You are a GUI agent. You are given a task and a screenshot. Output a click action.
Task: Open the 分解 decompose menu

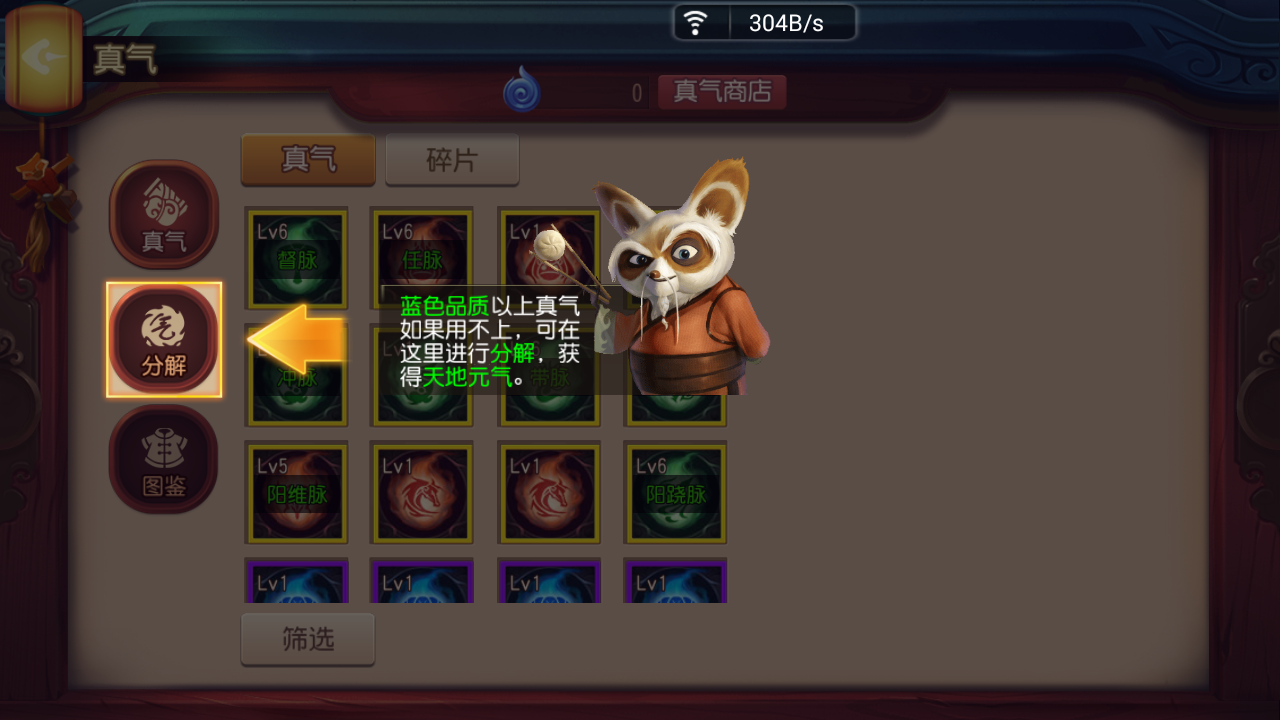164,339
